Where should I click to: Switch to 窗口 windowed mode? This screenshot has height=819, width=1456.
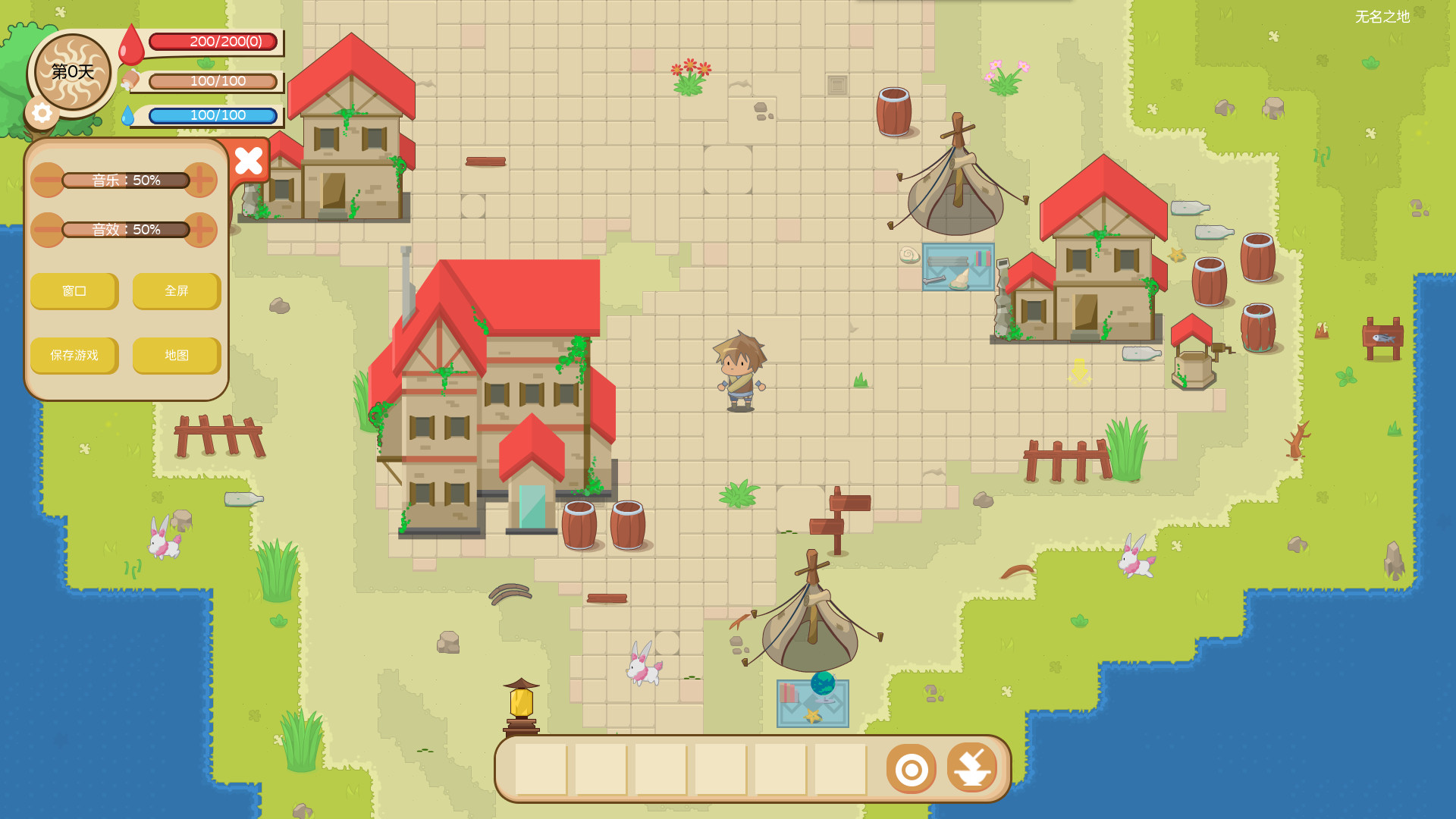pyautogui.click(x=74, y=291)
